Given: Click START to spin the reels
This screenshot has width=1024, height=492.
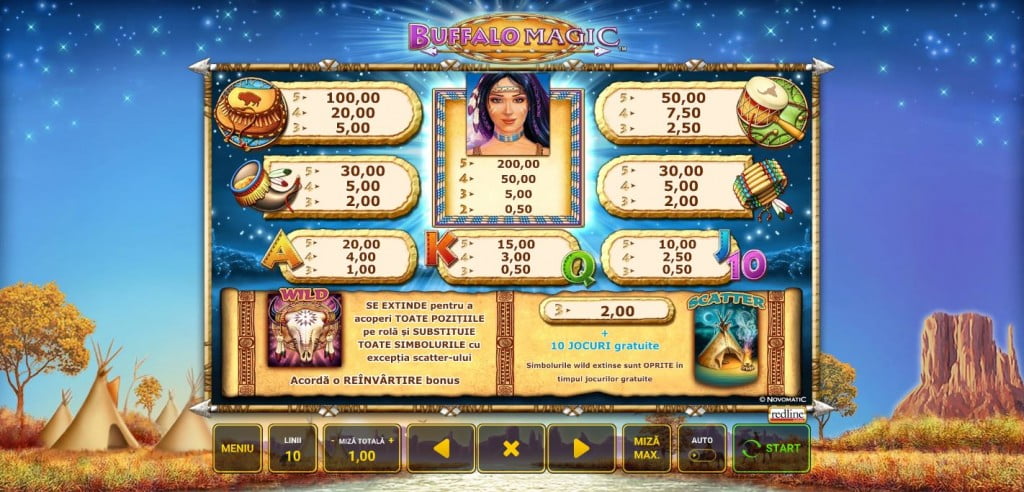Looking at the screenshot, I should pyautogui.click(x=771, y=448).
